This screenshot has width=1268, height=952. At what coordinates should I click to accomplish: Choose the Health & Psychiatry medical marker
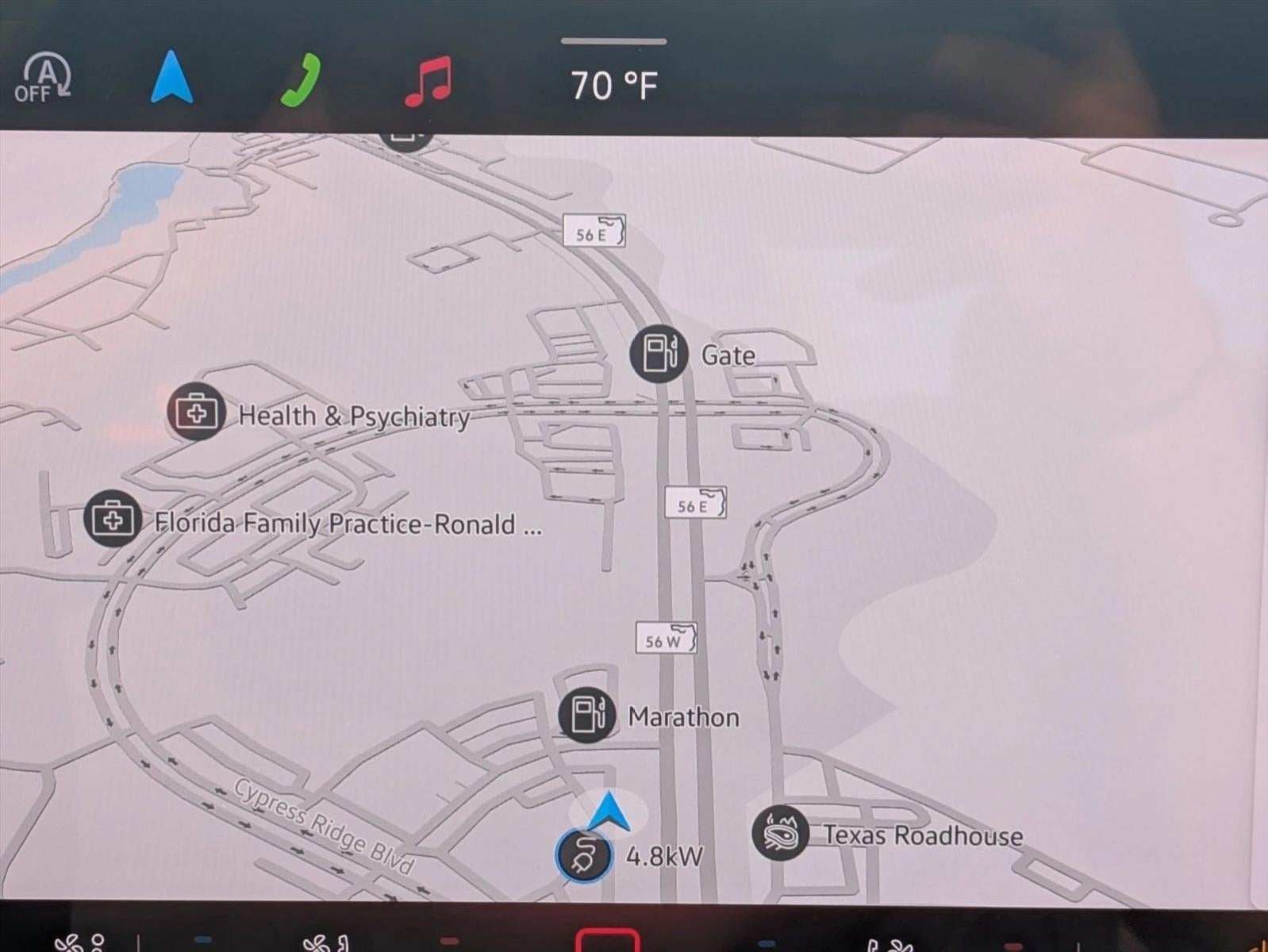(196, 412)
